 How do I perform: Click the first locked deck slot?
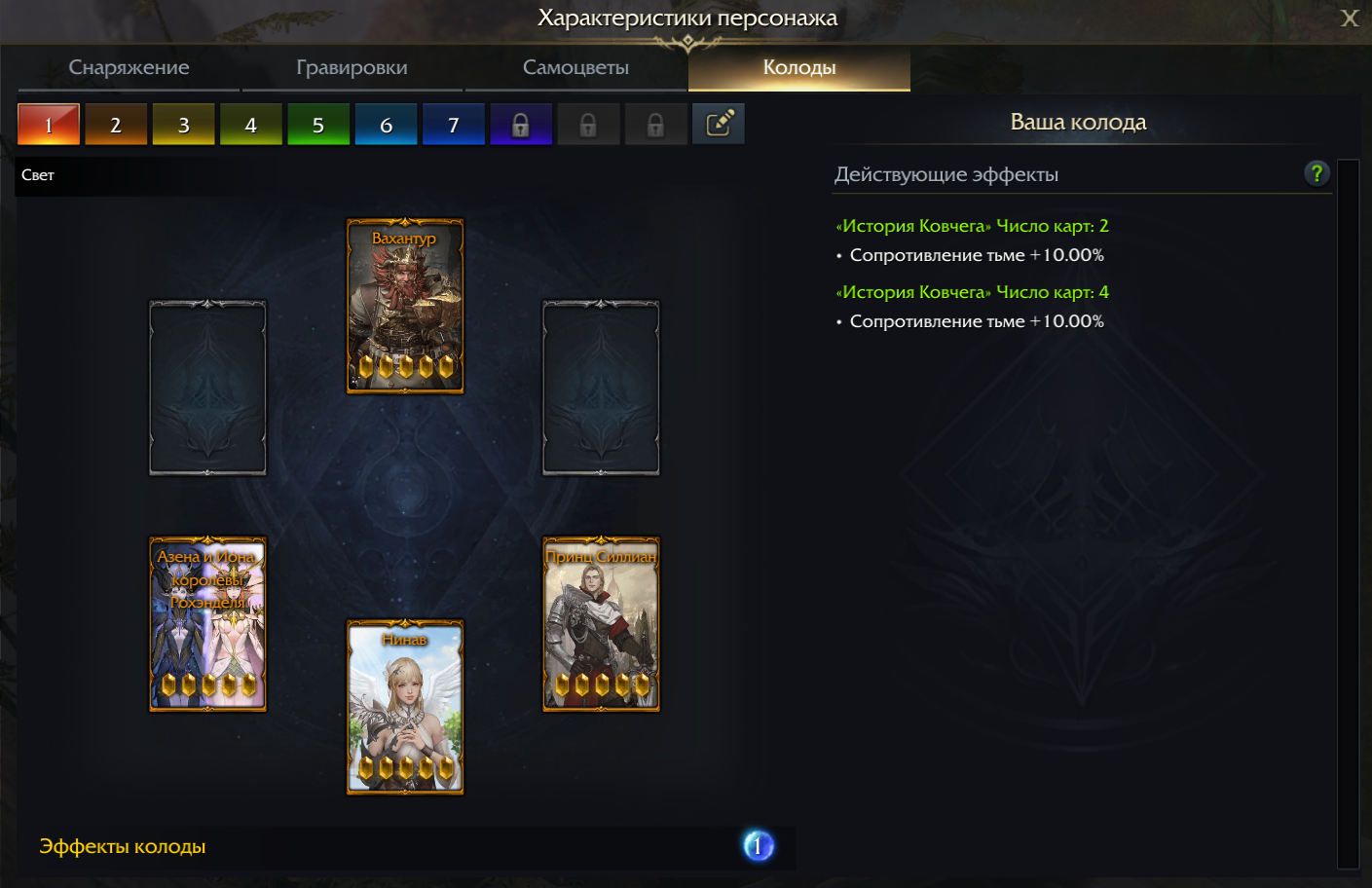point(520,124)
